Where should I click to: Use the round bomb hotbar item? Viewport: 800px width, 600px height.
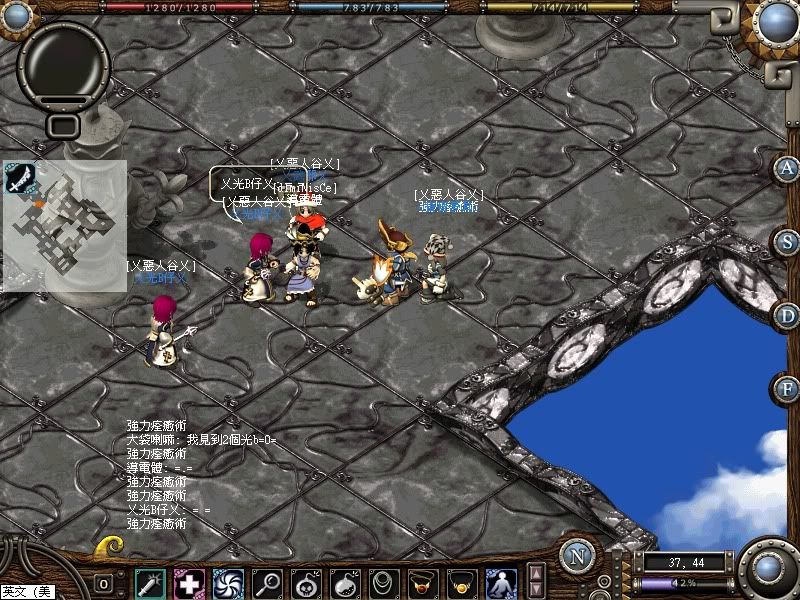(x=306, y=582)
